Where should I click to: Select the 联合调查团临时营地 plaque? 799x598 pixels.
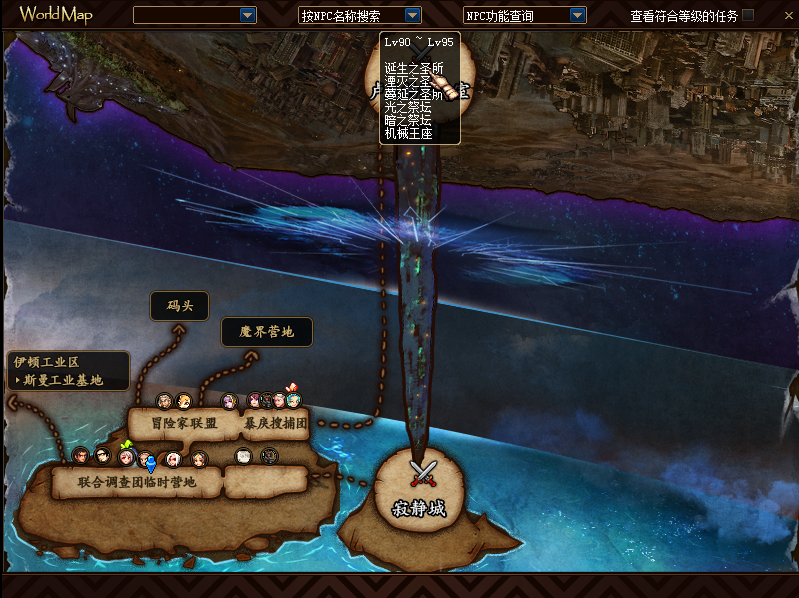pos(136,481)
